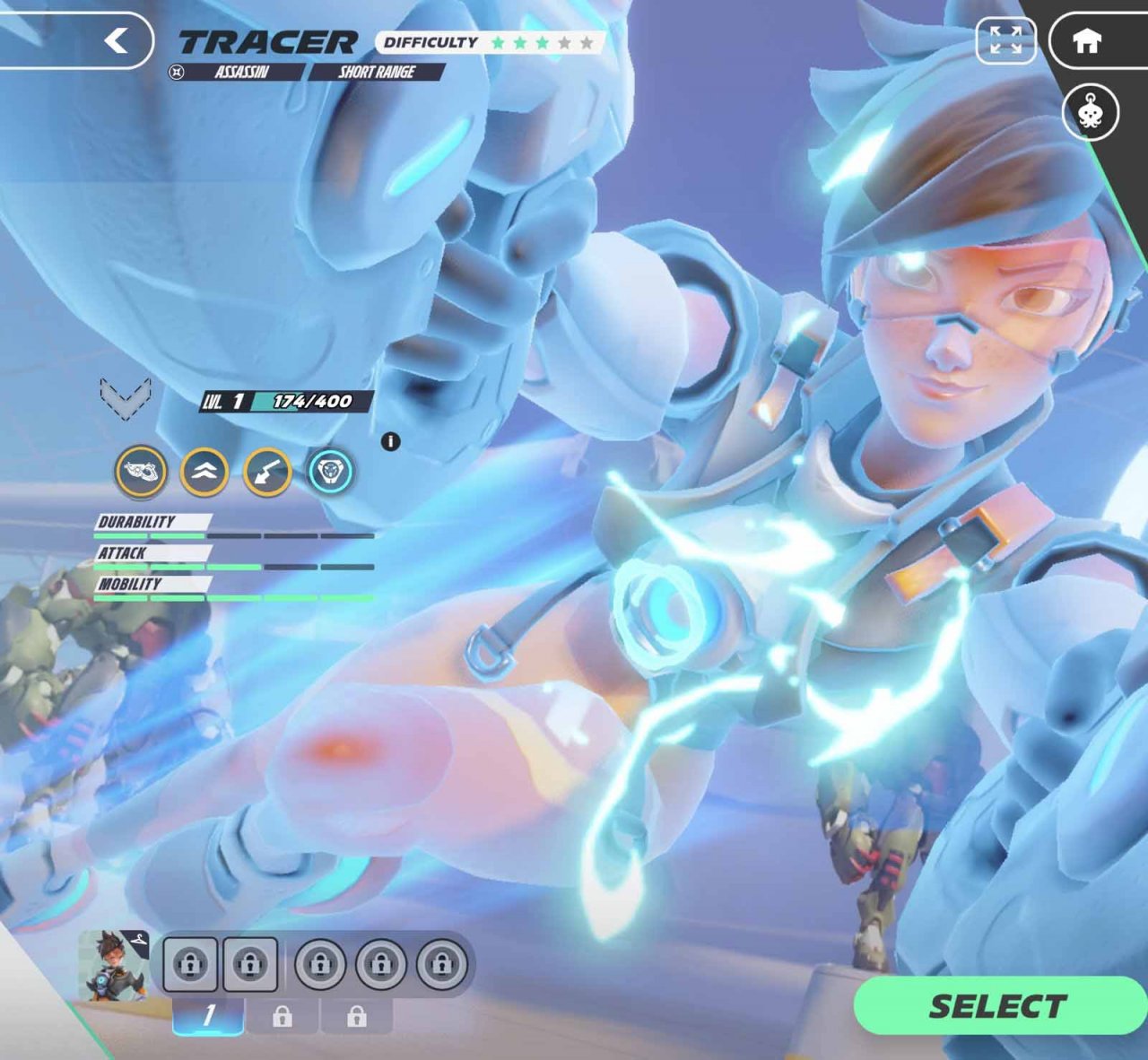The height and width of the screenshot is (1060, 1148).
Task: Select the Pulse Pistols ability icon
Action: point(139,473)
